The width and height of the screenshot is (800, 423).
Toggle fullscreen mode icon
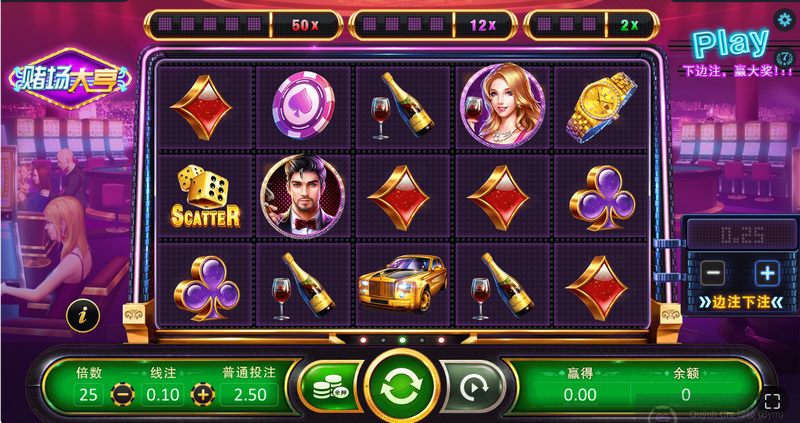(x=772, y=401)
